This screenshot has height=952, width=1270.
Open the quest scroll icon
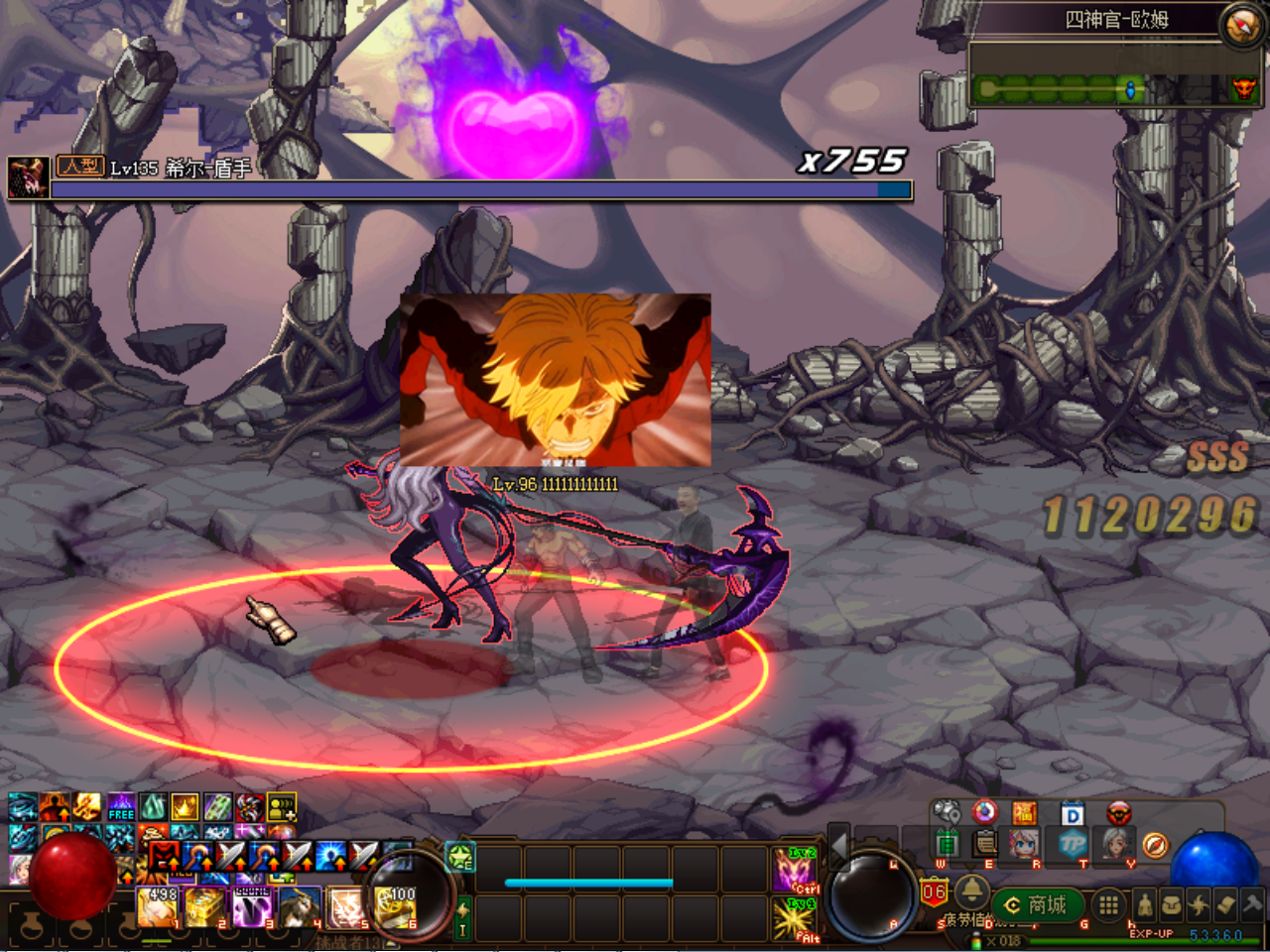(1225, 904)
